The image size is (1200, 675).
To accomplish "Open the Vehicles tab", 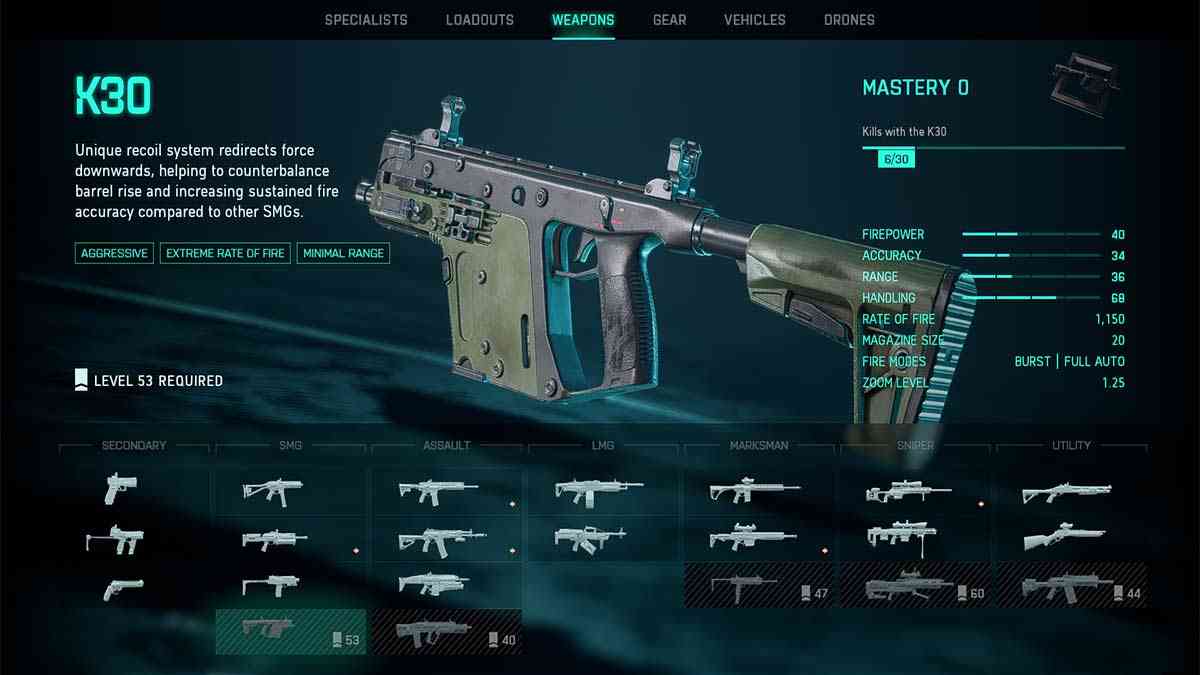I will (x=754, y=20).
